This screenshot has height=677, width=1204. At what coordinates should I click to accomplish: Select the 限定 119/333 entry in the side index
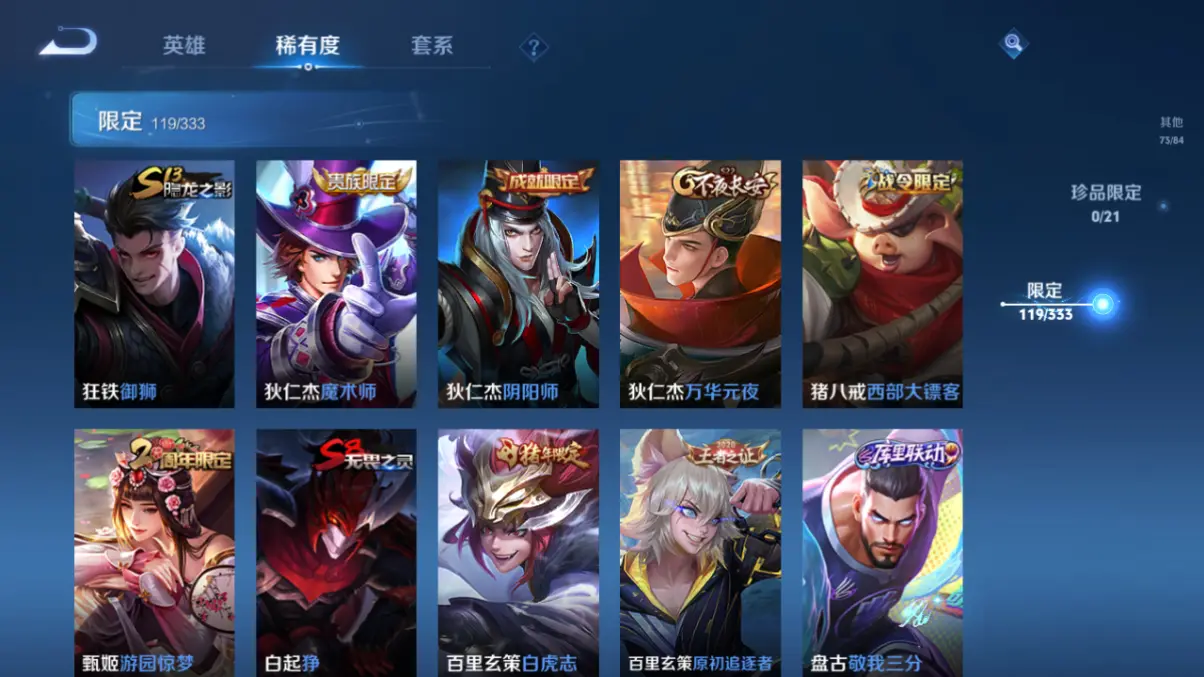pos(1046,301)
